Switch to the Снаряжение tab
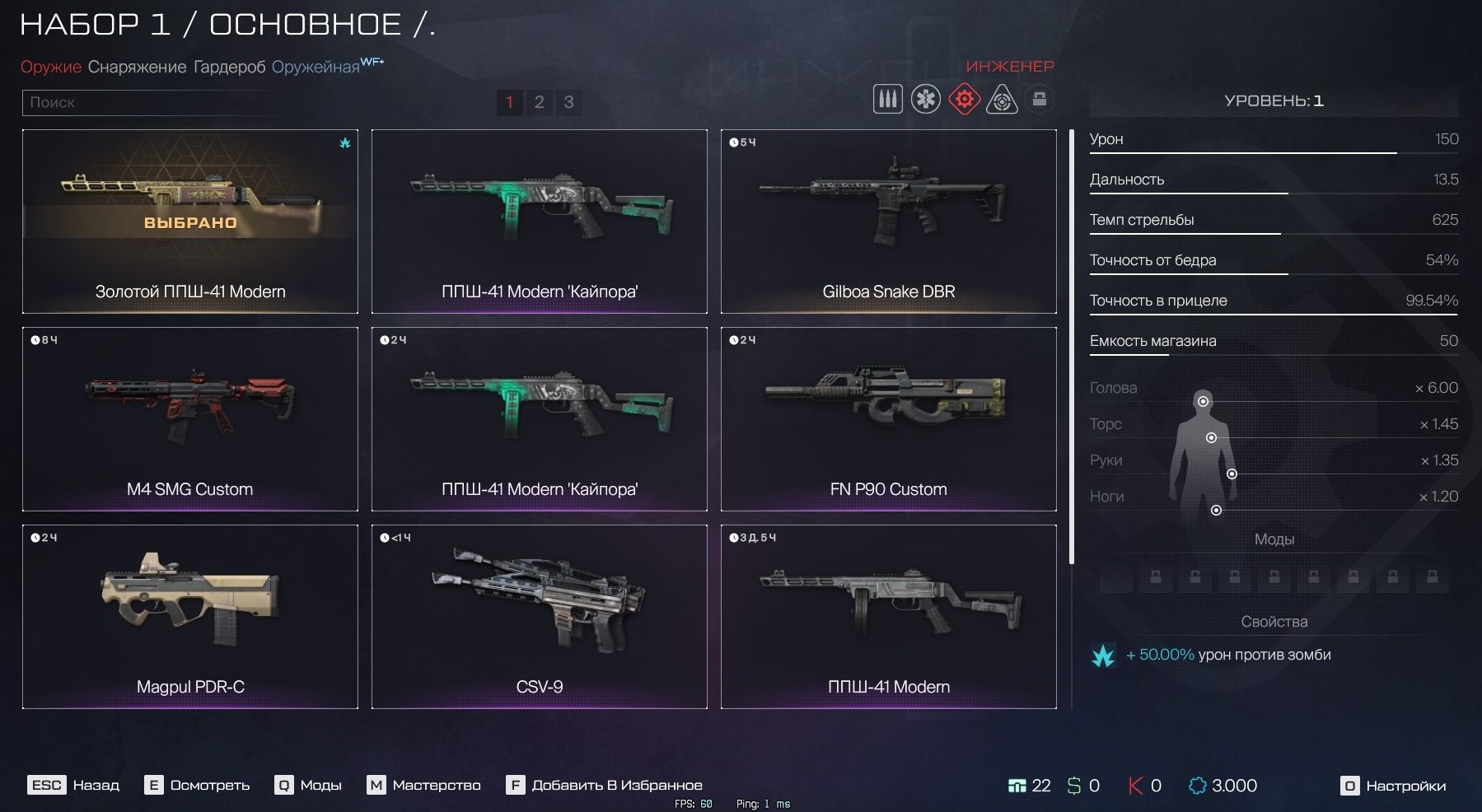Screen dimensions: 1482x812 137,67
